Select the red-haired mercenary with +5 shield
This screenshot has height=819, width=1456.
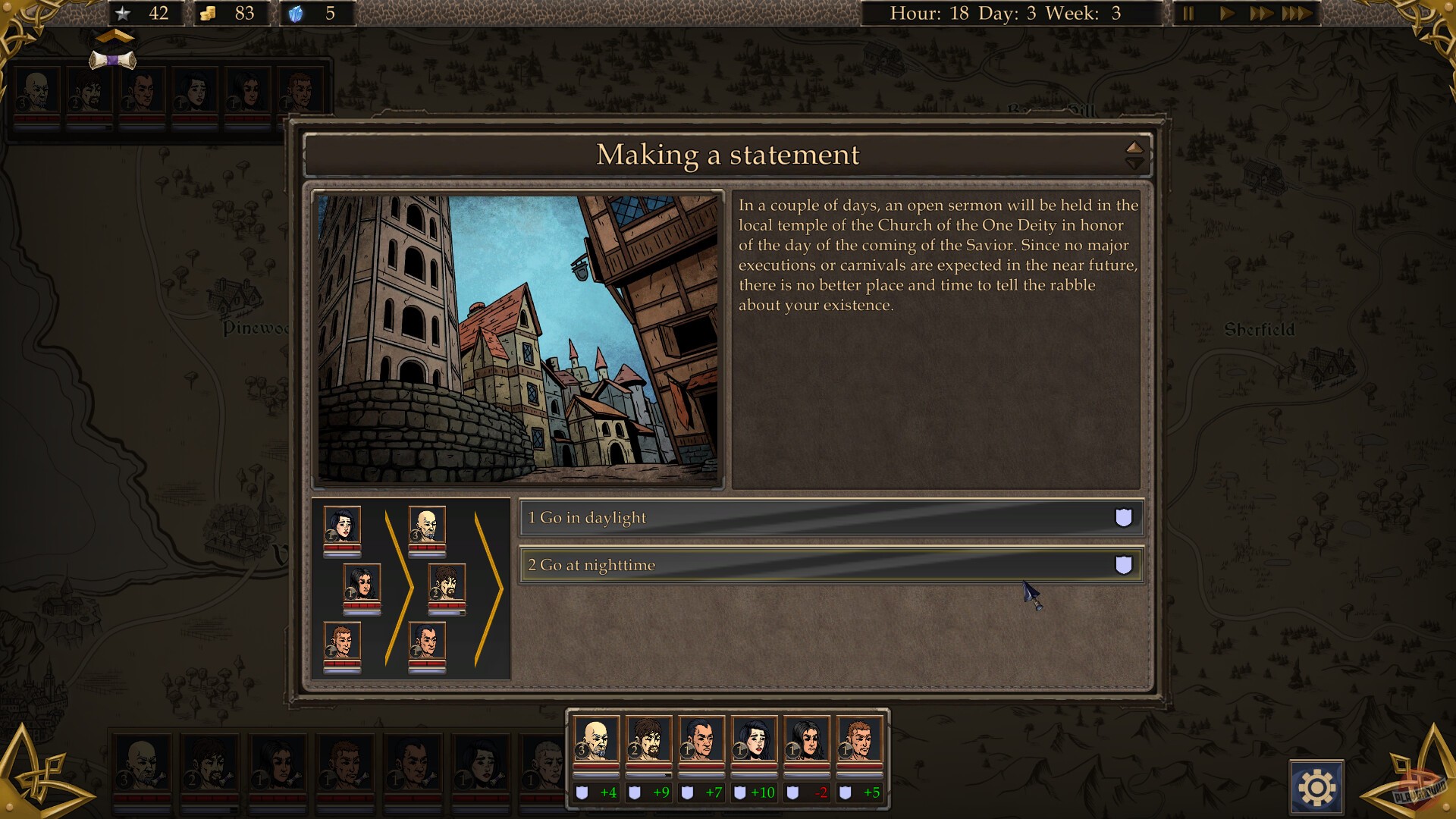(x=859, y=740)
